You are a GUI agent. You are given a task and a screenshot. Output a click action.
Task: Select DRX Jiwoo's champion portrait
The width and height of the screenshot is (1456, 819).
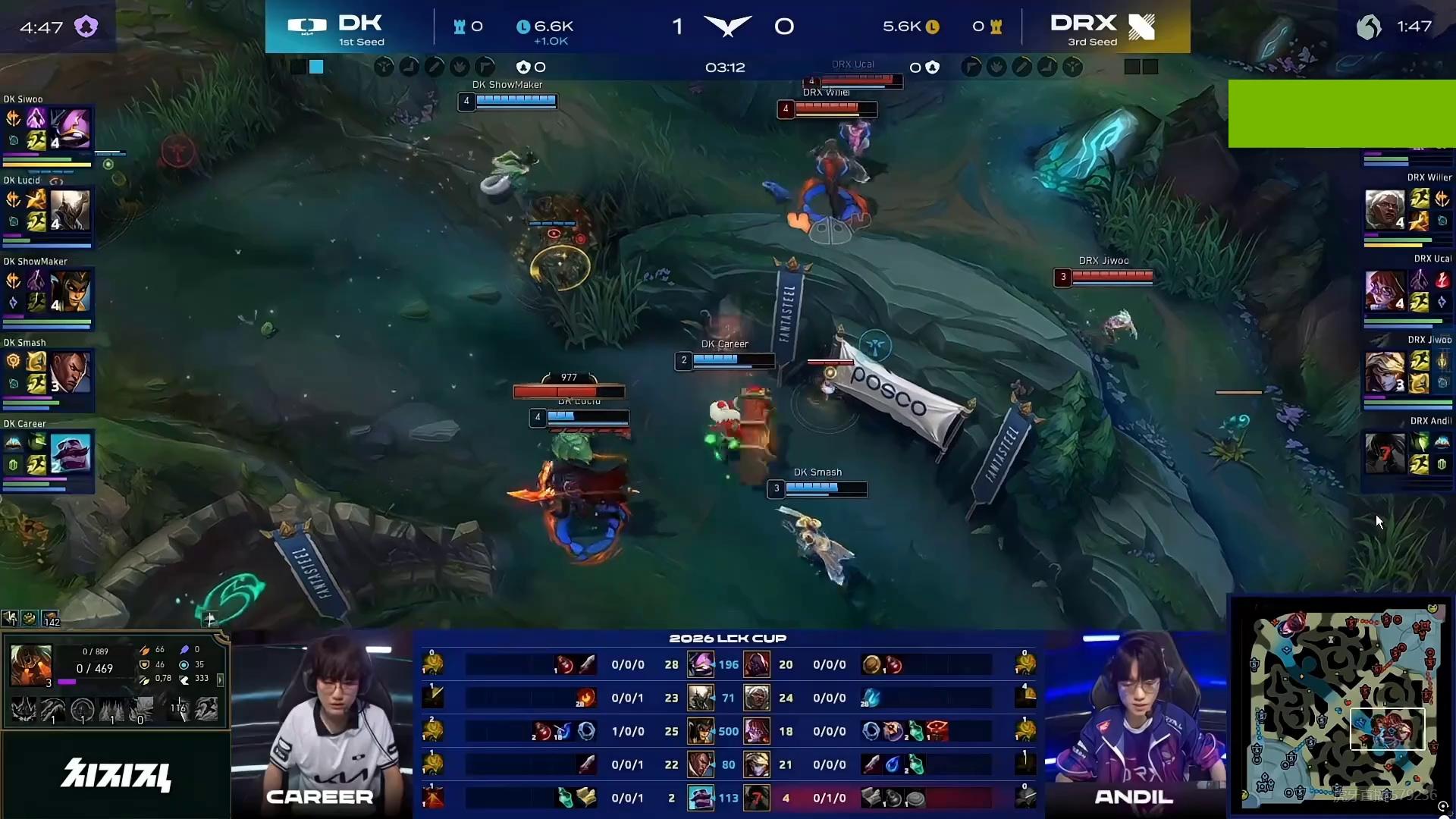point(1384,372)
